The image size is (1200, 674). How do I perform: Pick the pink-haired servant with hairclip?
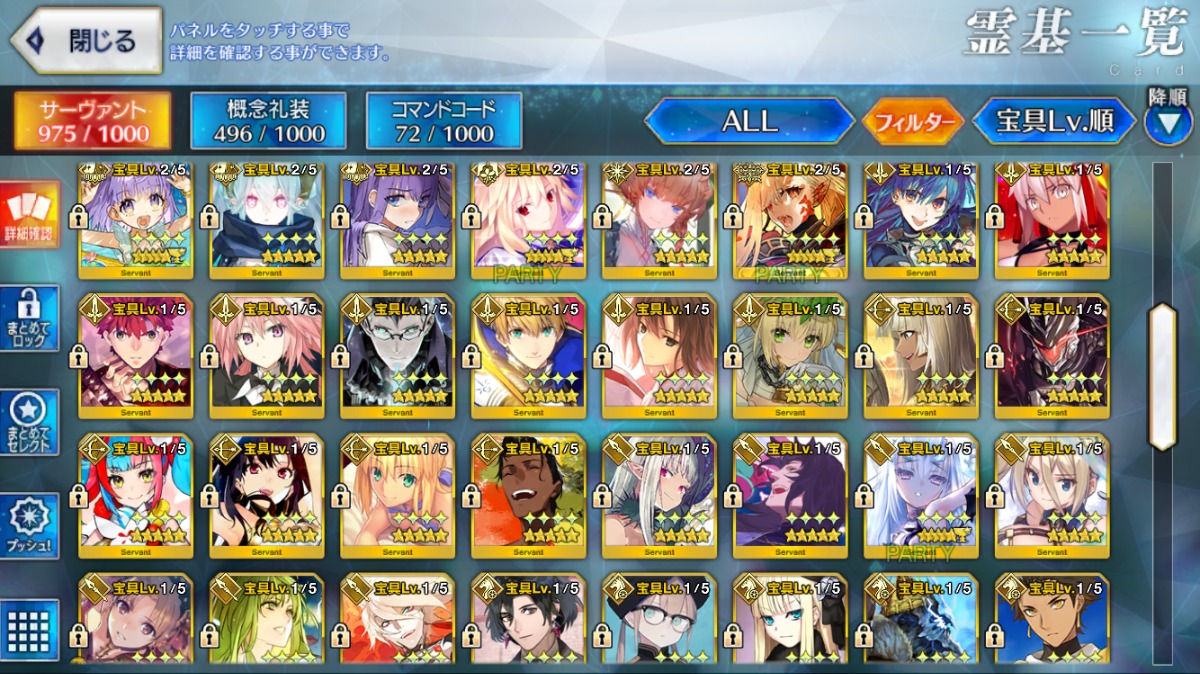267,356
